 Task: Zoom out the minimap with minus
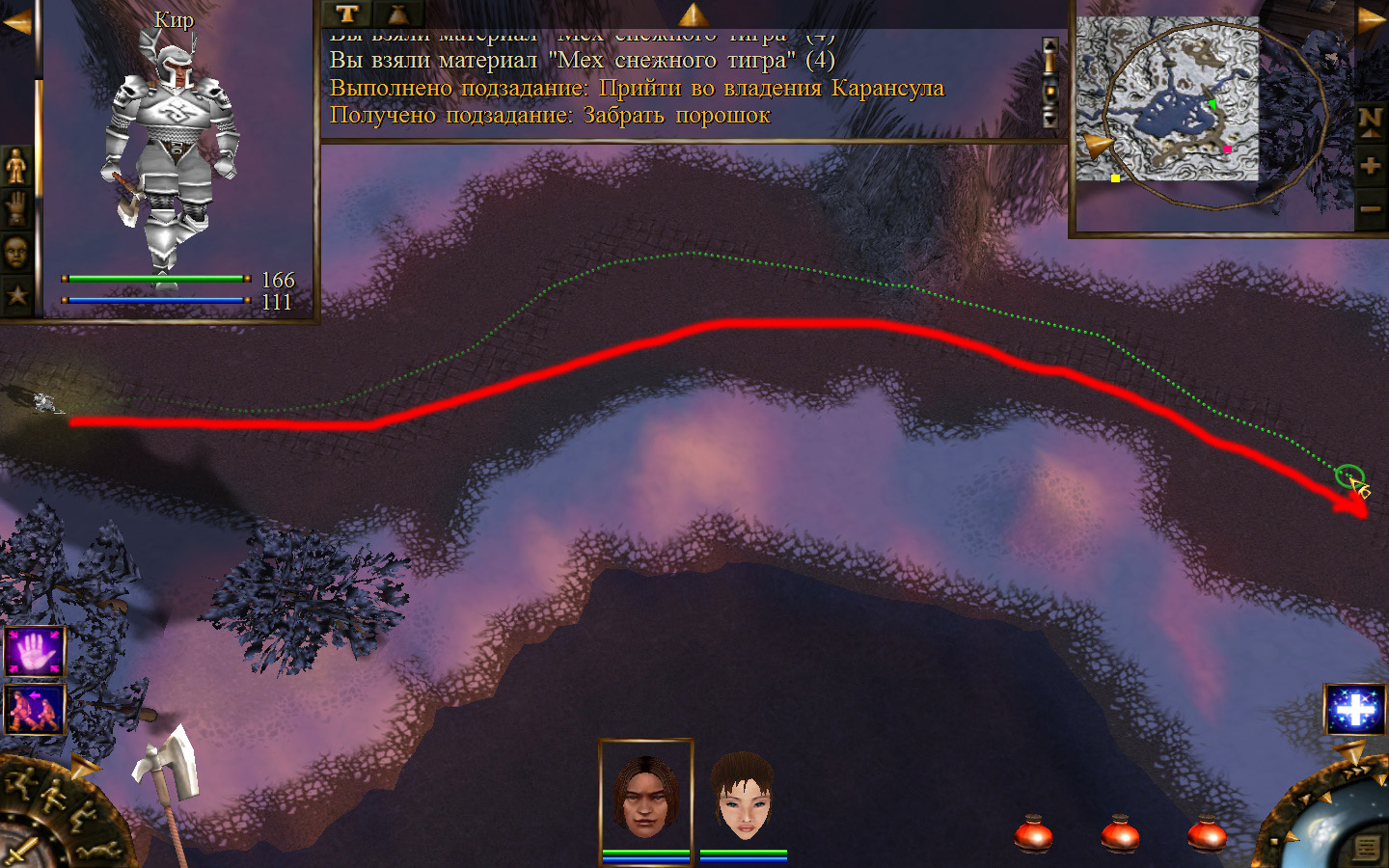[1371, 208]
